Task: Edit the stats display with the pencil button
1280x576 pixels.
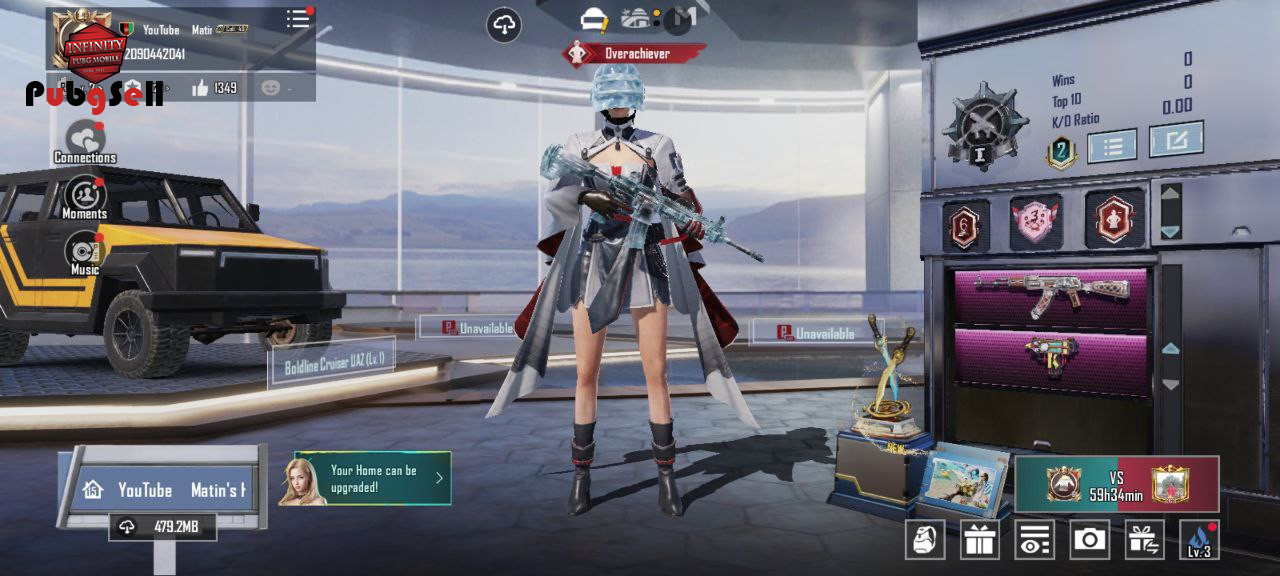Action: point(1175,140)
